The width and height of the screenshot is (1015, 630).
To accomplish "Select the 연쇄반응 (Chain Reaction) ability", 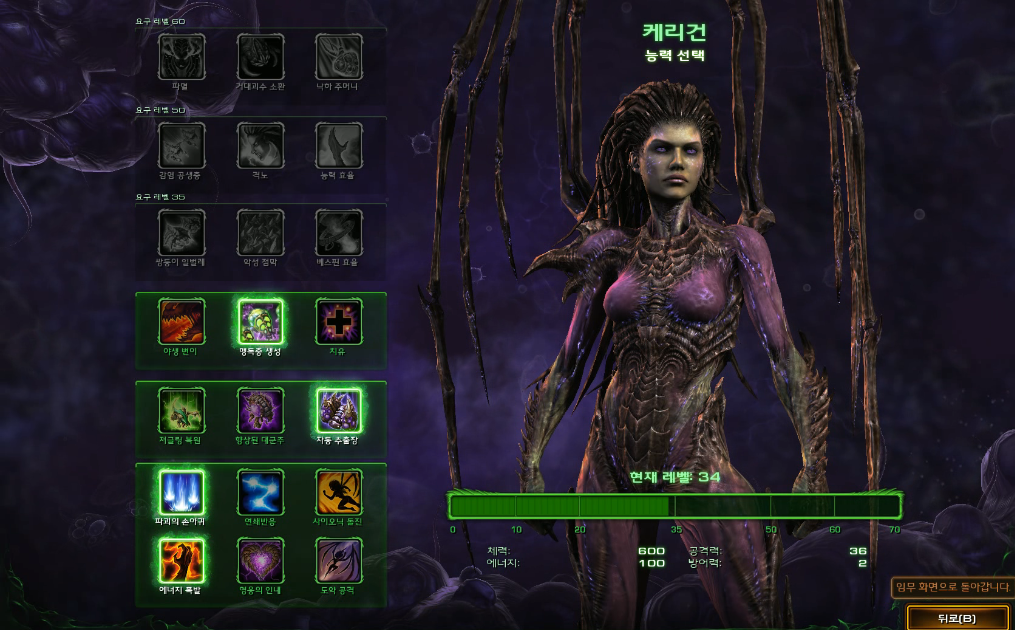I will (260, 492).
